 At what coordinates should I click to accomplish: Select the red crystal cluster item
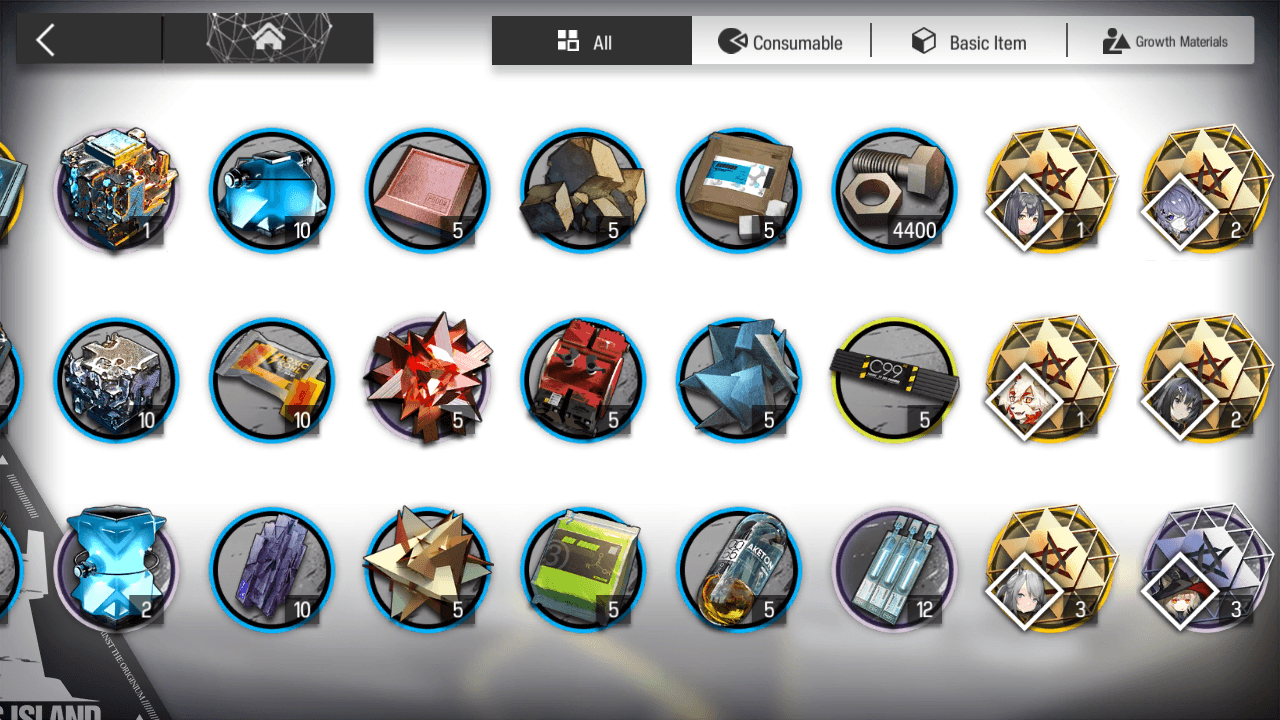[x=428, y=380]
